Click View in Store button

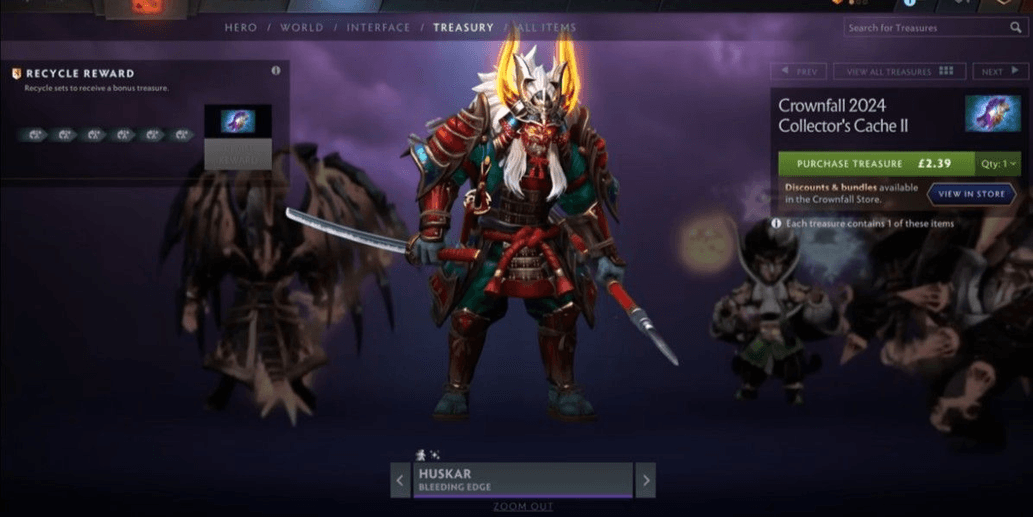(x=970, y=194)
